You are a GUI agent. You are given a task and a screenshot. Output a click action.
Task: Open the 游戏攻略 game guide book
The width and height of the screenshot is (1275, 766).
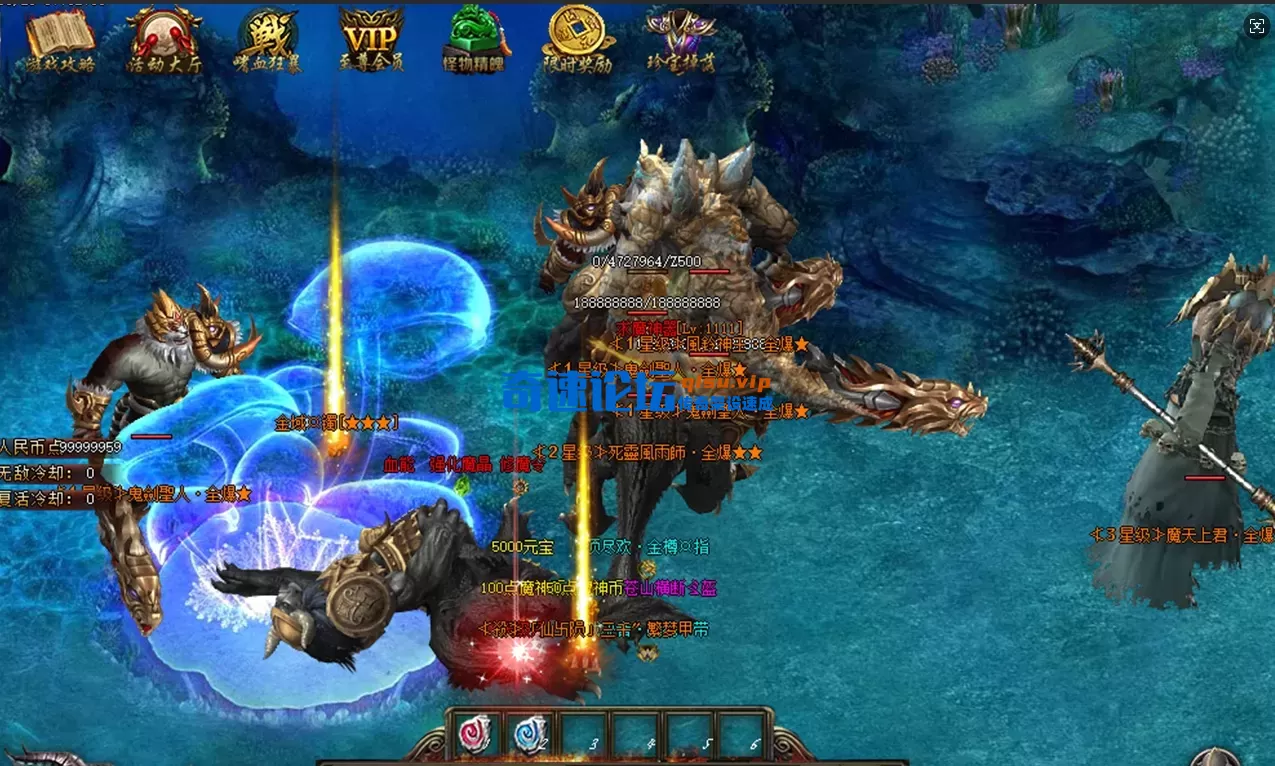(60, 39)
